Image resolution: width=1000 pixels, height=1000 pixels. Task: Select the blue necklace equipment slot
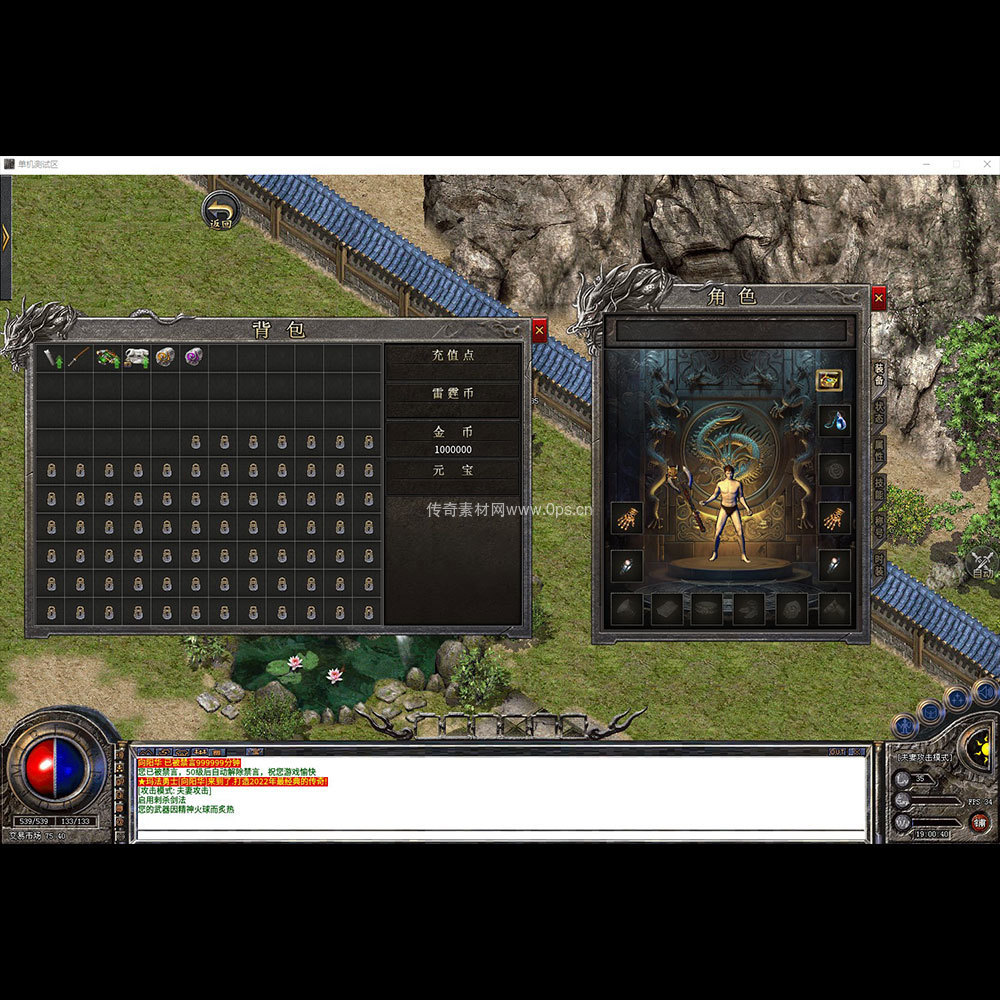click(x=834, y=420)
